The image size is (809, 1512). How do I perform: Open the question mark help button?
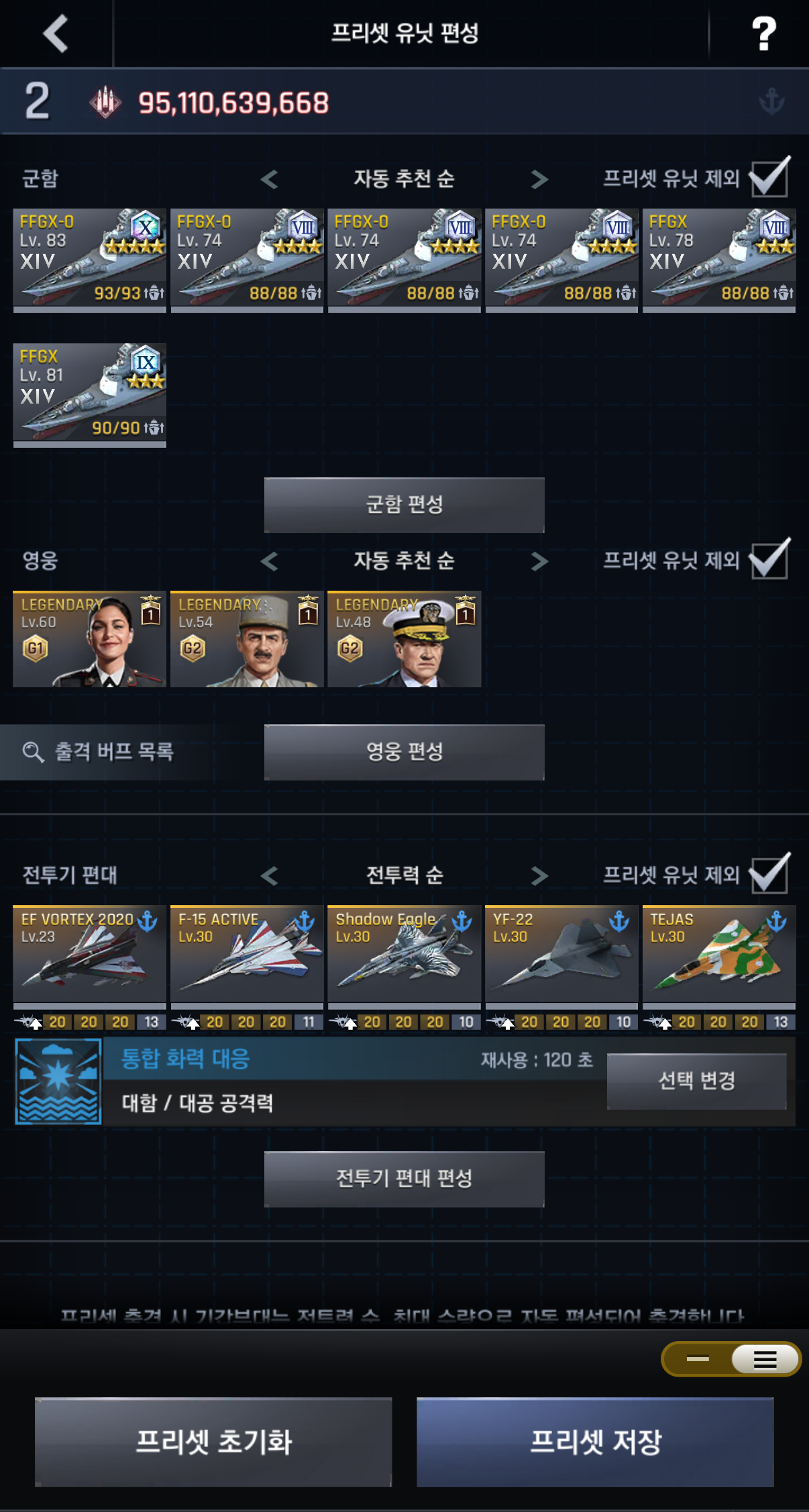click(763, 34)
